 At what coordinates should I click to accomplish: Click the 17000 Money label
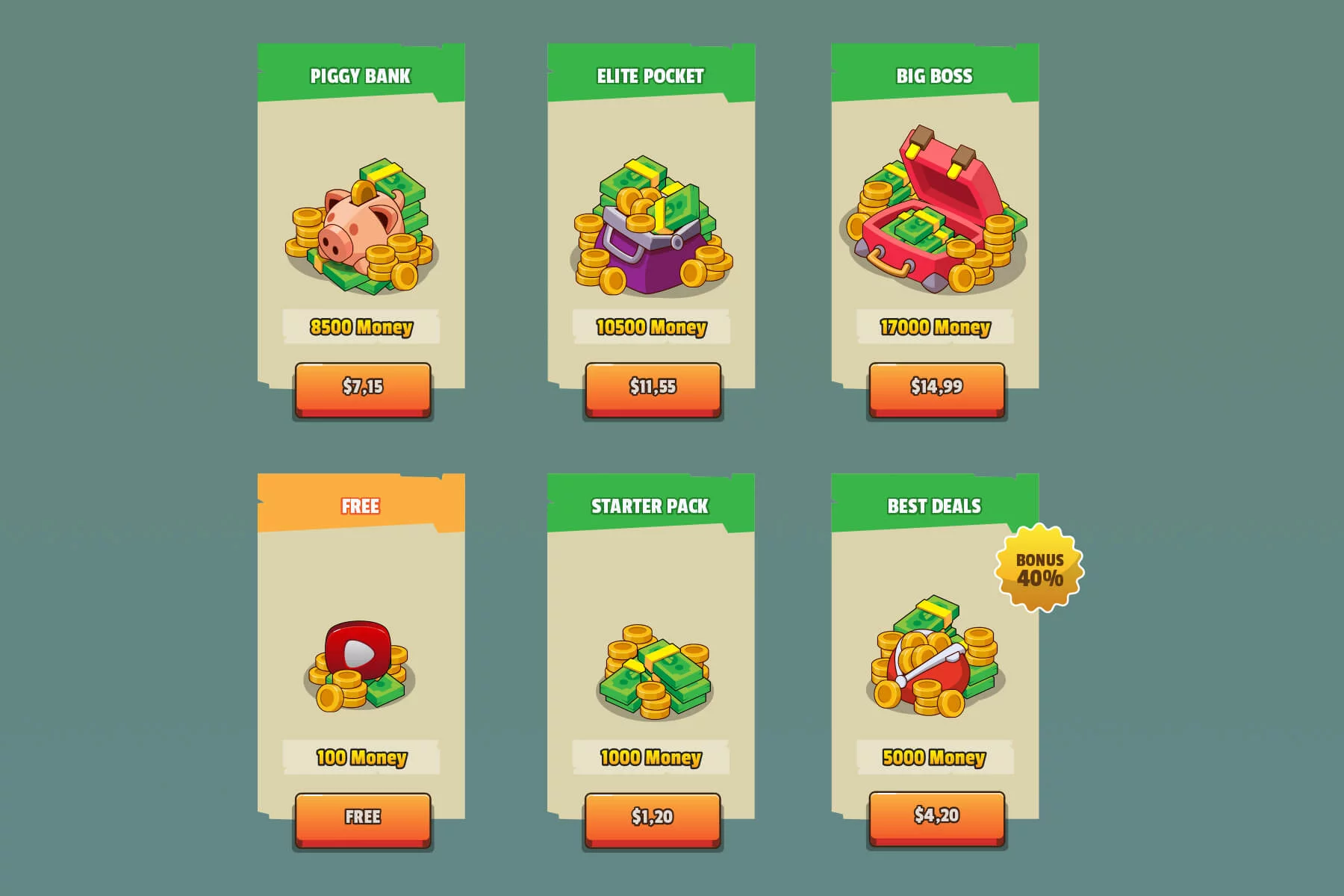936,327
